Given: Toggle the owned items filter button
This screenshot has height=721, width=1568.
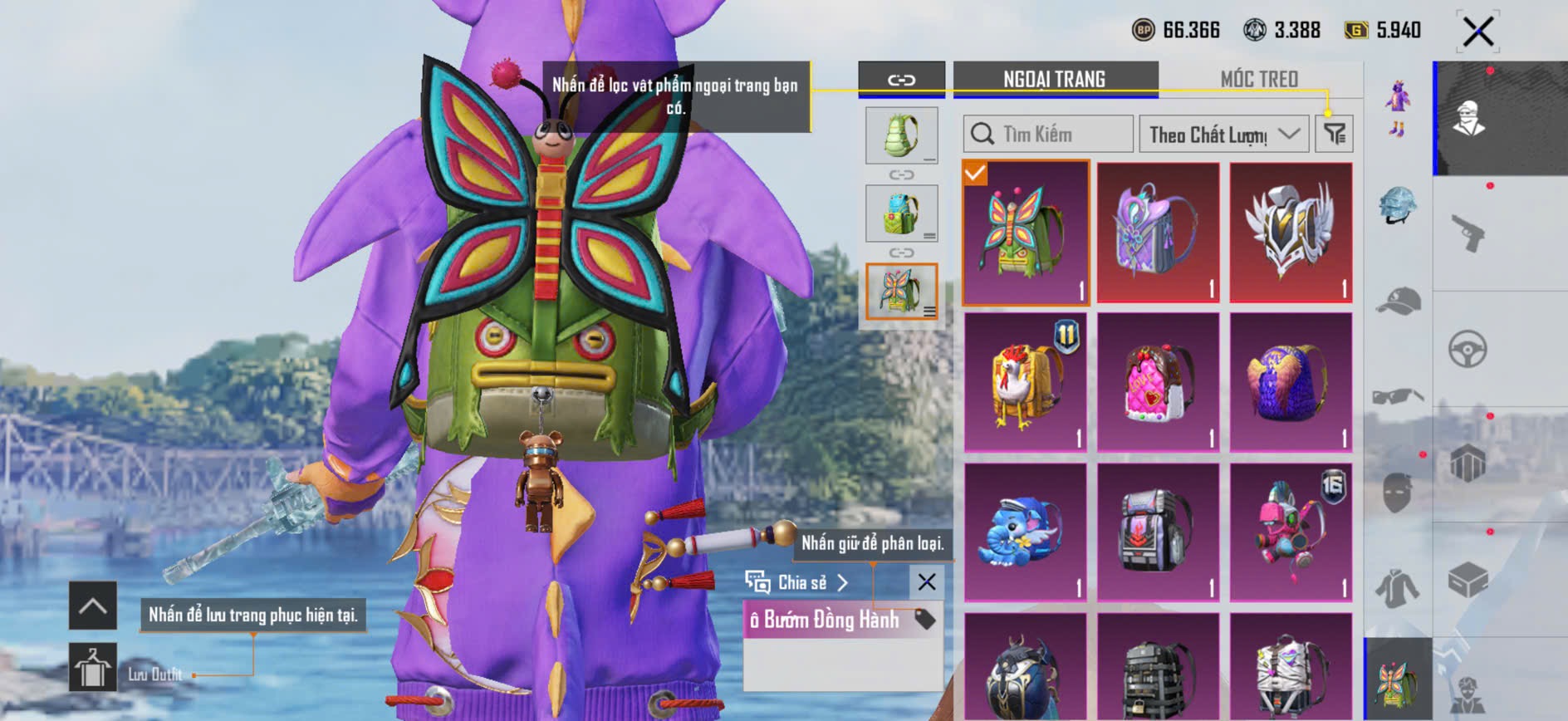Looking at the screenshot, I should (x=1335, y=134).
